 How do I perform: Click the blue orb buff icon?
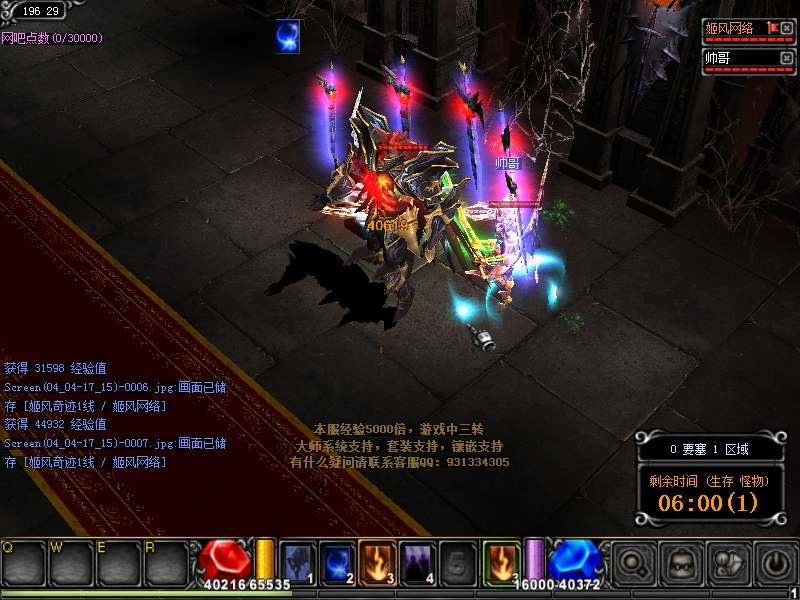coord(289,36)
